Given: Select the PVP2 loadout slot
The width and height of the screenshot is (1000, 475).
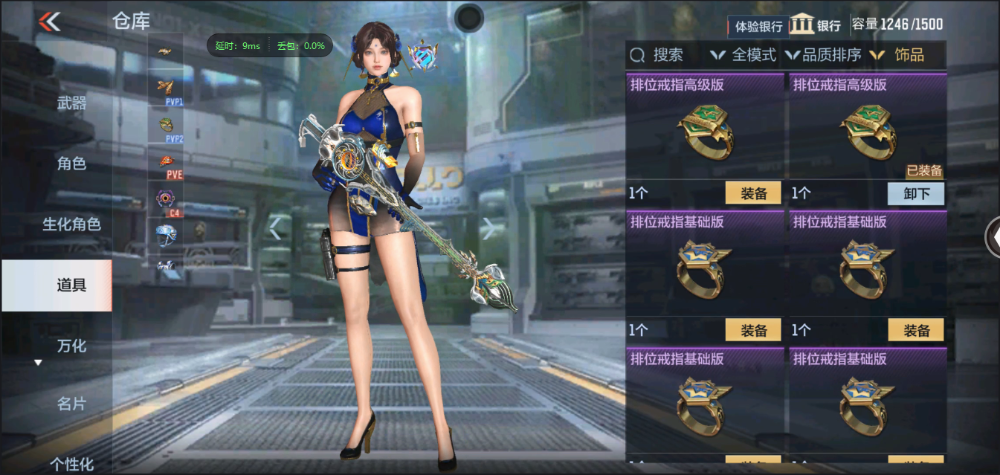Looking at the screenshot, I should (165, 127).
